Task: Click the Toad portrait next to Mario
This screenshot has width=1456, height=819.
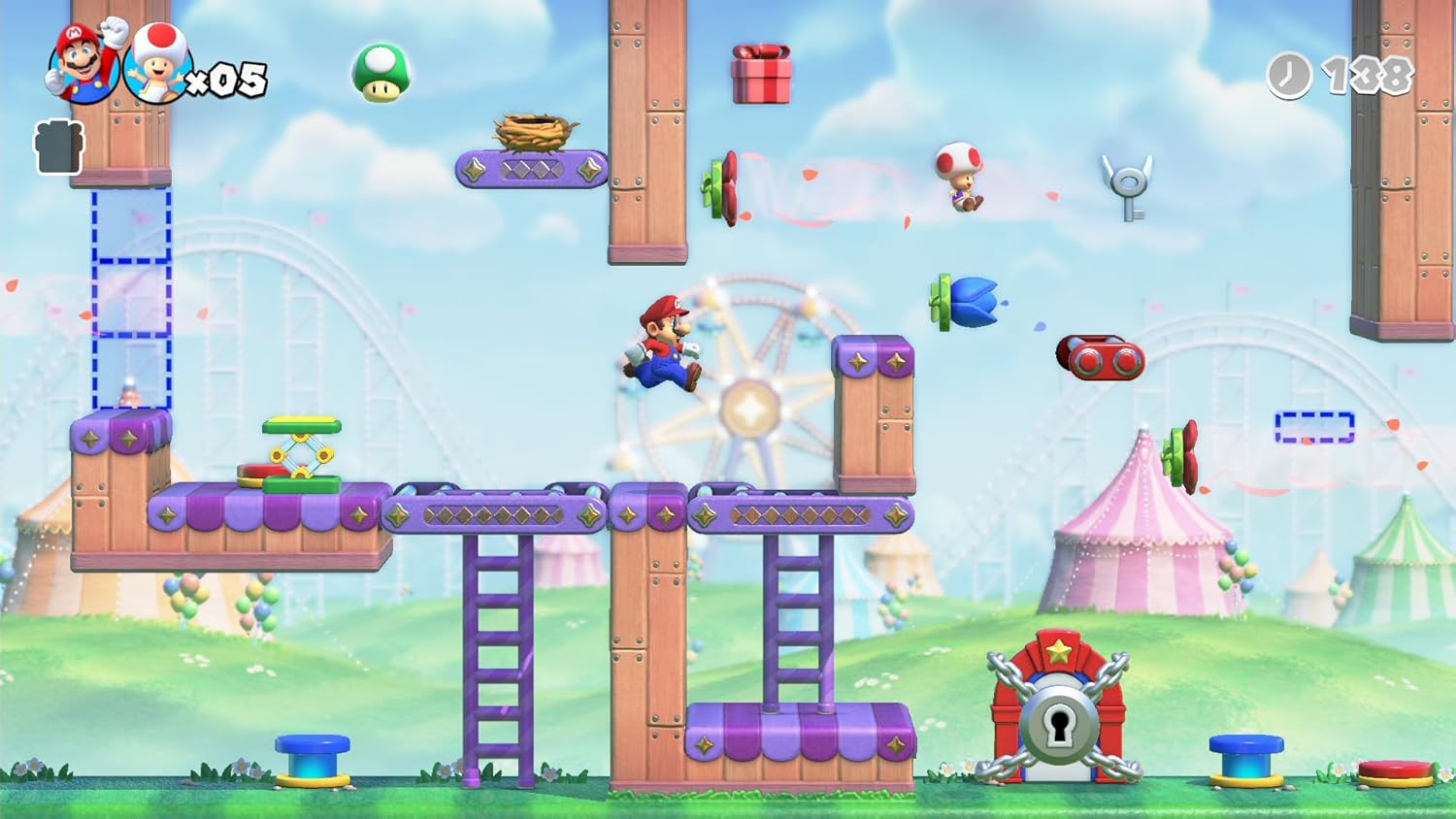Action: pos(157,66)
